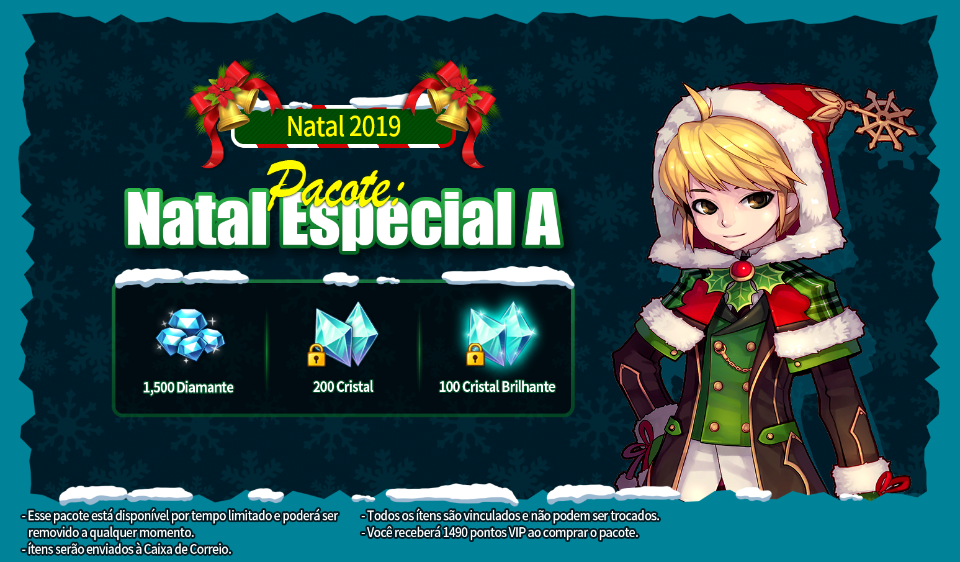Select the 200 Cristal item icon

(x=343, y=334)
